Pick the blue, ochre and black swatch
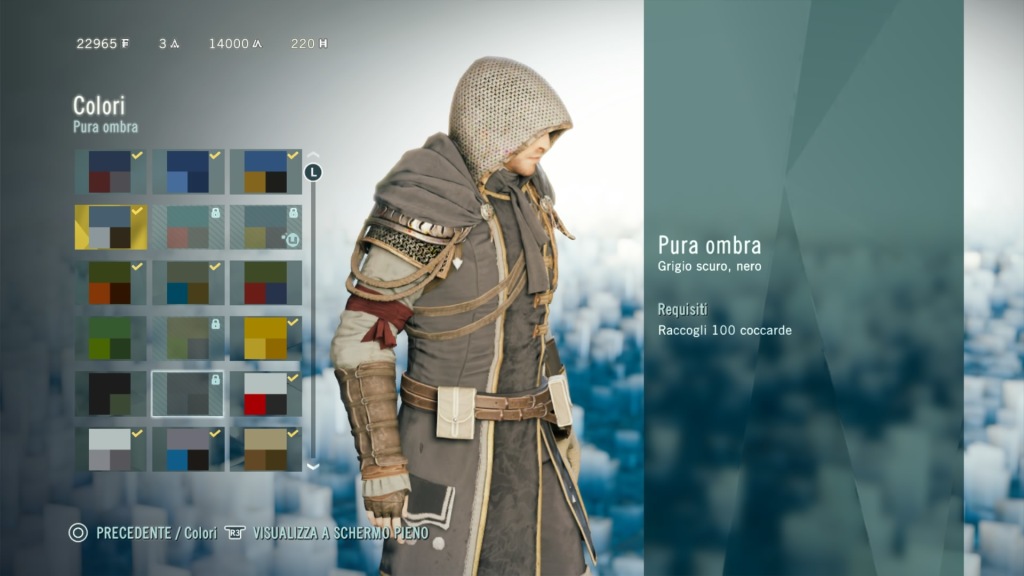This screenshot has height=576, width=1024. click(x=266, y=172)
